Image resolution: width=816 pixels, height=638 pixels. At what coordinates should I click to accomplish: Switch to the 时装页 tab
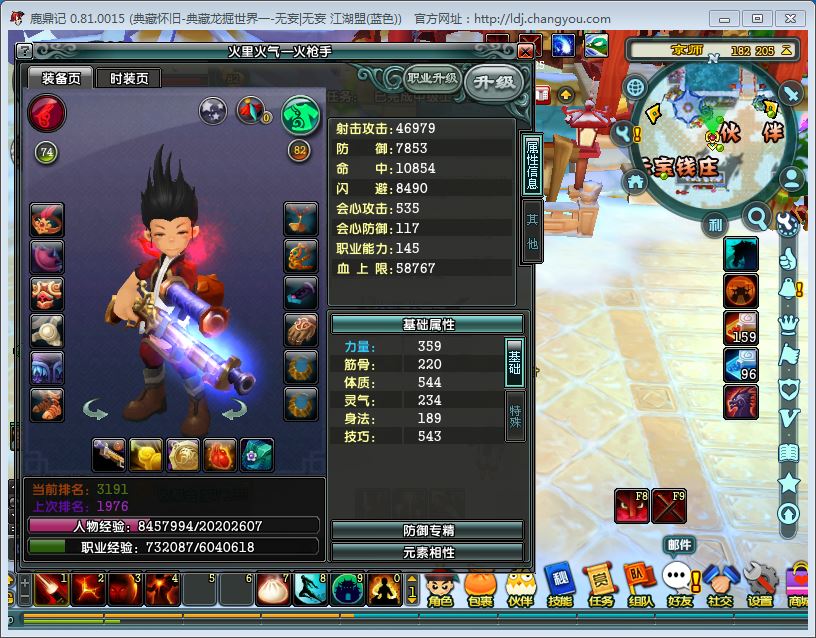tap(129, 79)
